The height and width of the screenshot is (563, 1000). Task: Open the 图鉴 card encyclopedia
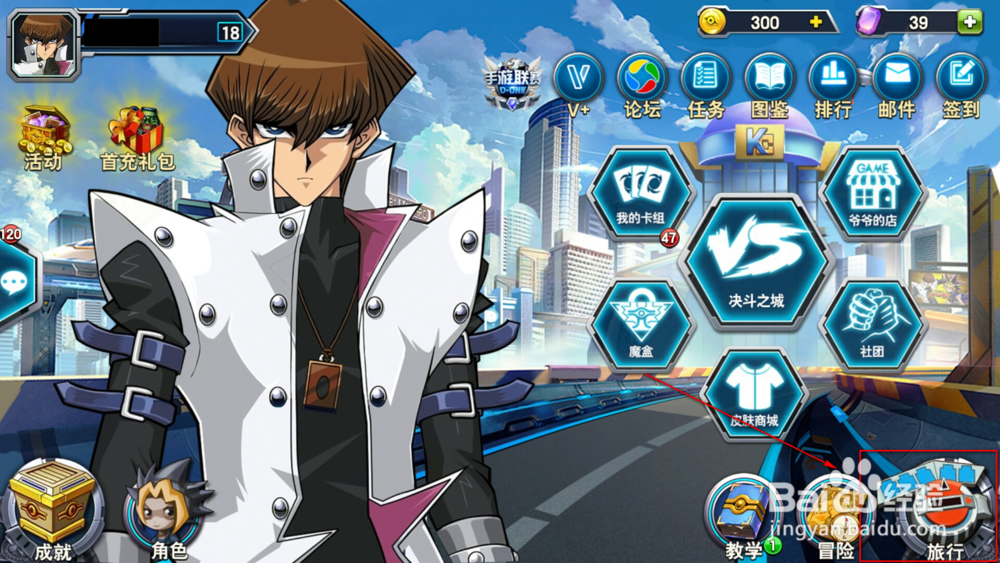tap(770, 80)
